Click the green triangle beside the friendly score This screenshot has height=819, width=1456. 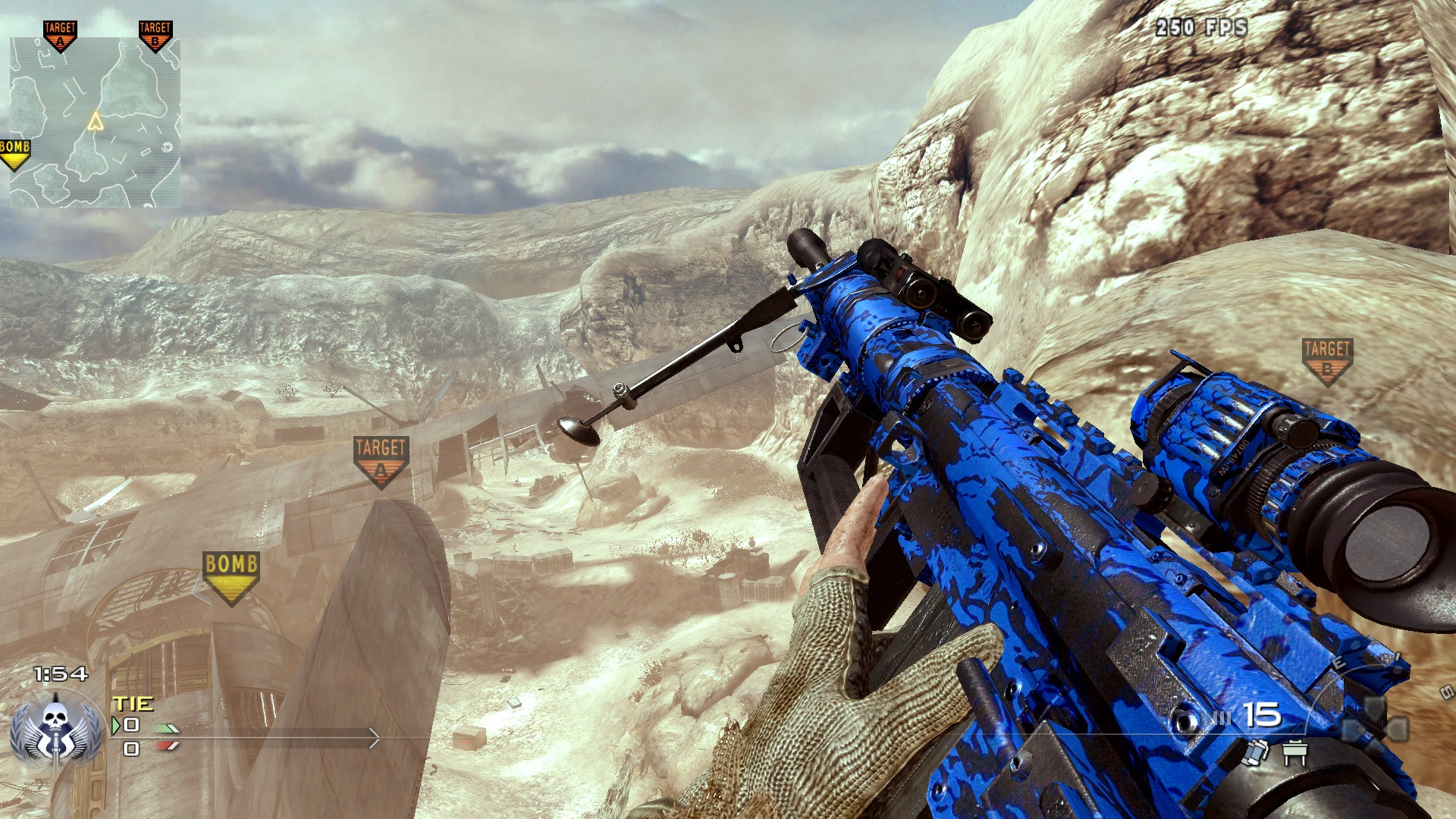pyautogui.click(x=115, y=725)
